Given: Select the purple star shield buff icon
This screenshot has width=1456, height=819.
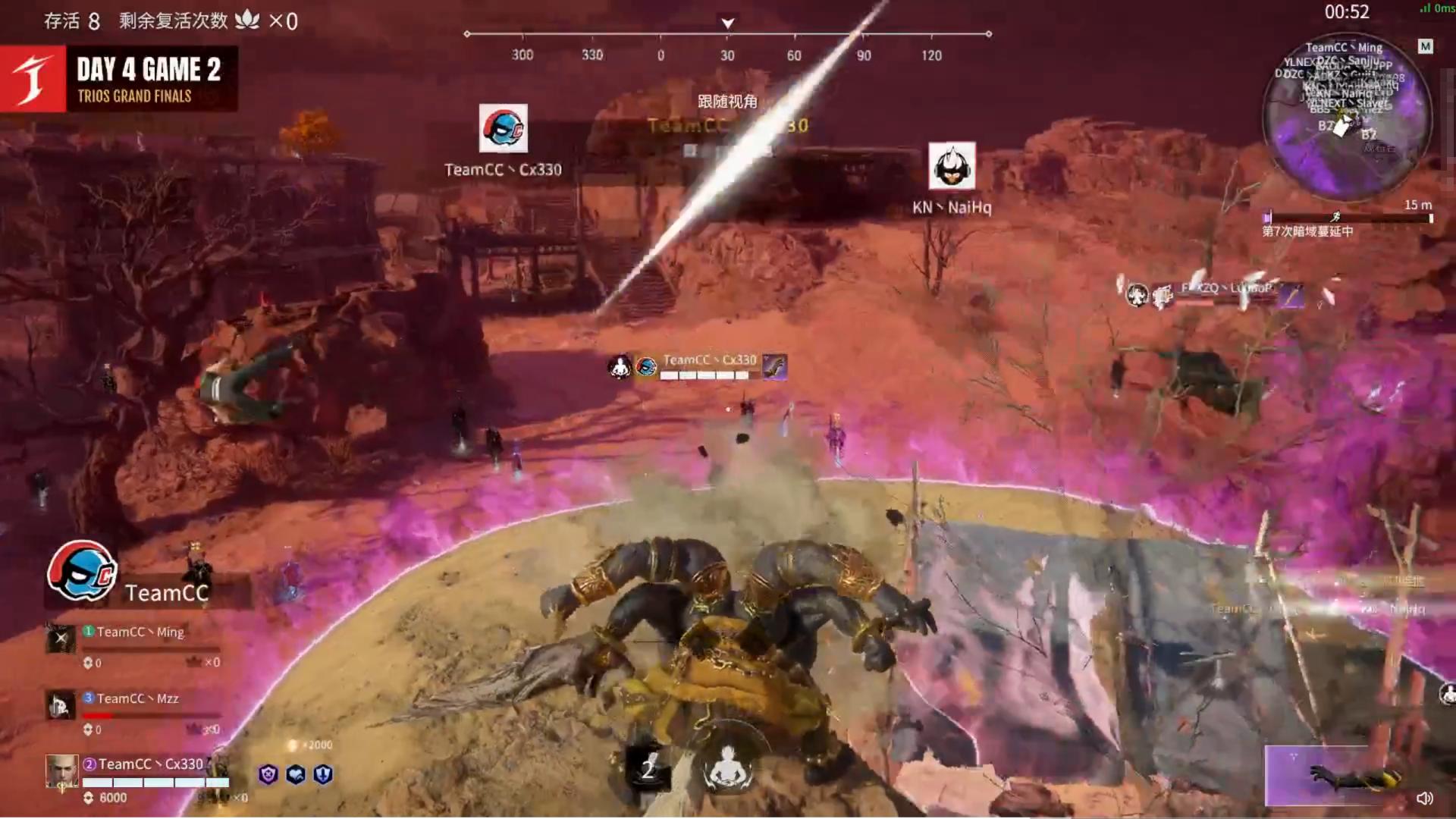Looking at the screenshot, I should pos(268,774).
